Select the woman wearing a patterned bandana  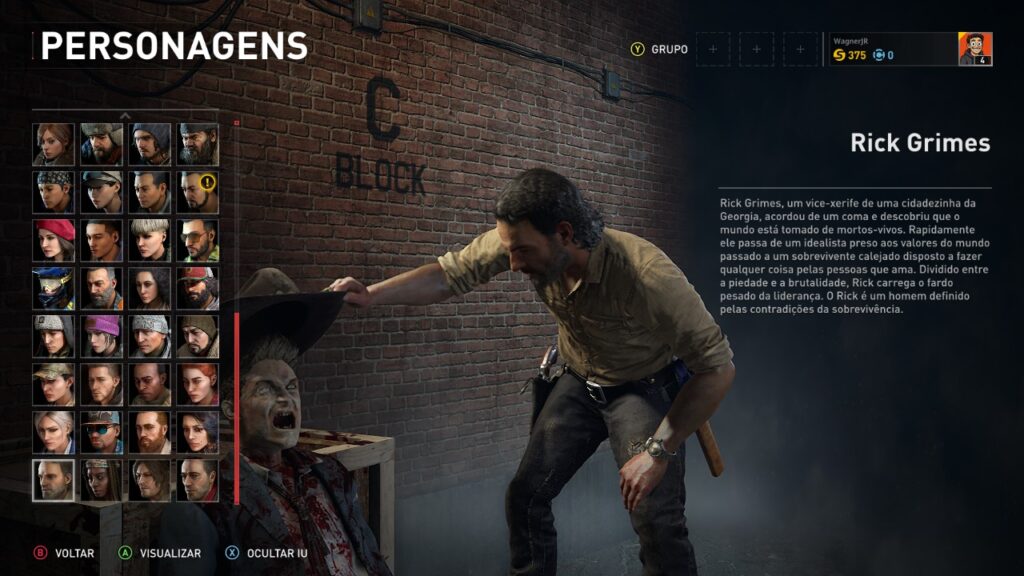pyautogui.click(x=54, y=192)
